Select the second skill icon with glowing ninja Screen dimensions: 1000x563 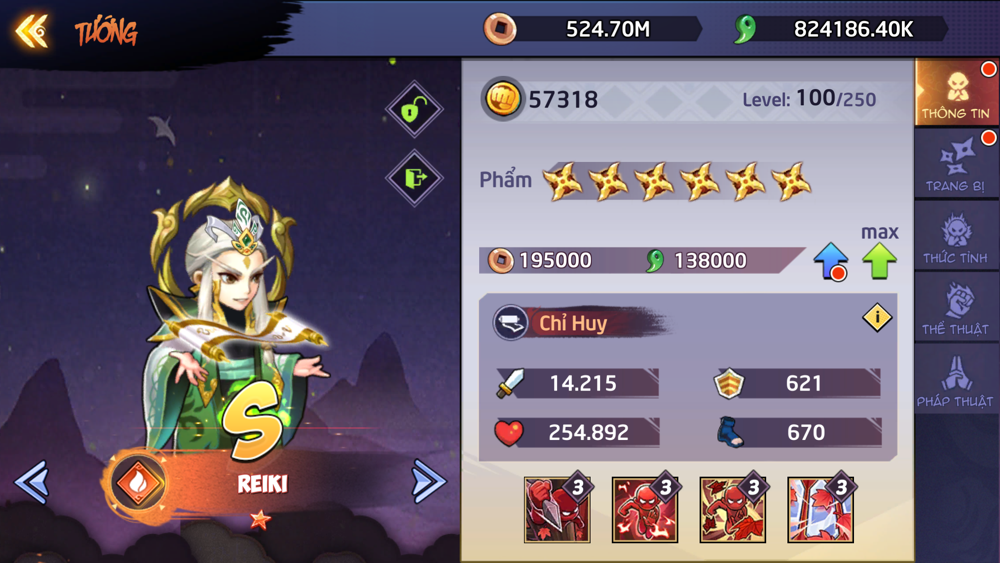[645, 510]
